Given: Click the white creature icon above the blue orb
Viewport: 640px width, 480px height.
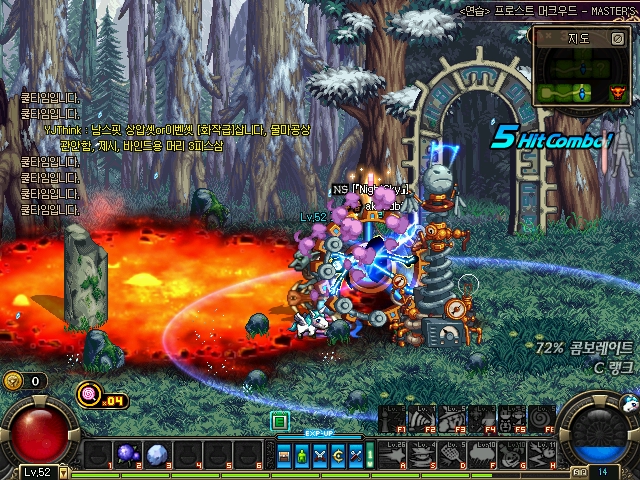Looking at the screenshot, I should pyautogui.click(x=628, y=403).
